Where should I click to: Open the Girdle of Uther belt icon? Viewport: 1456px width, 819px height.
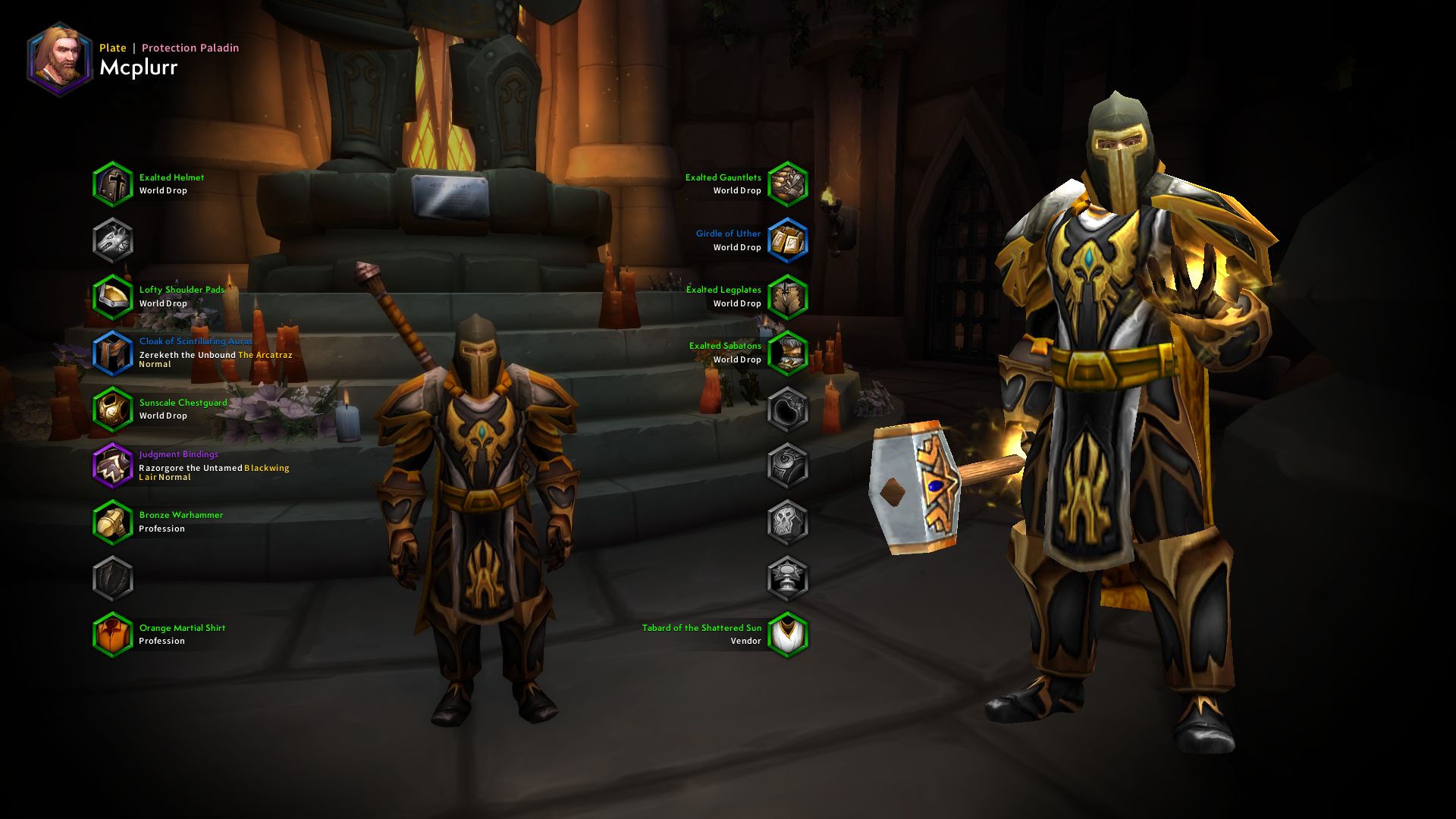click(x=789, y=240)
